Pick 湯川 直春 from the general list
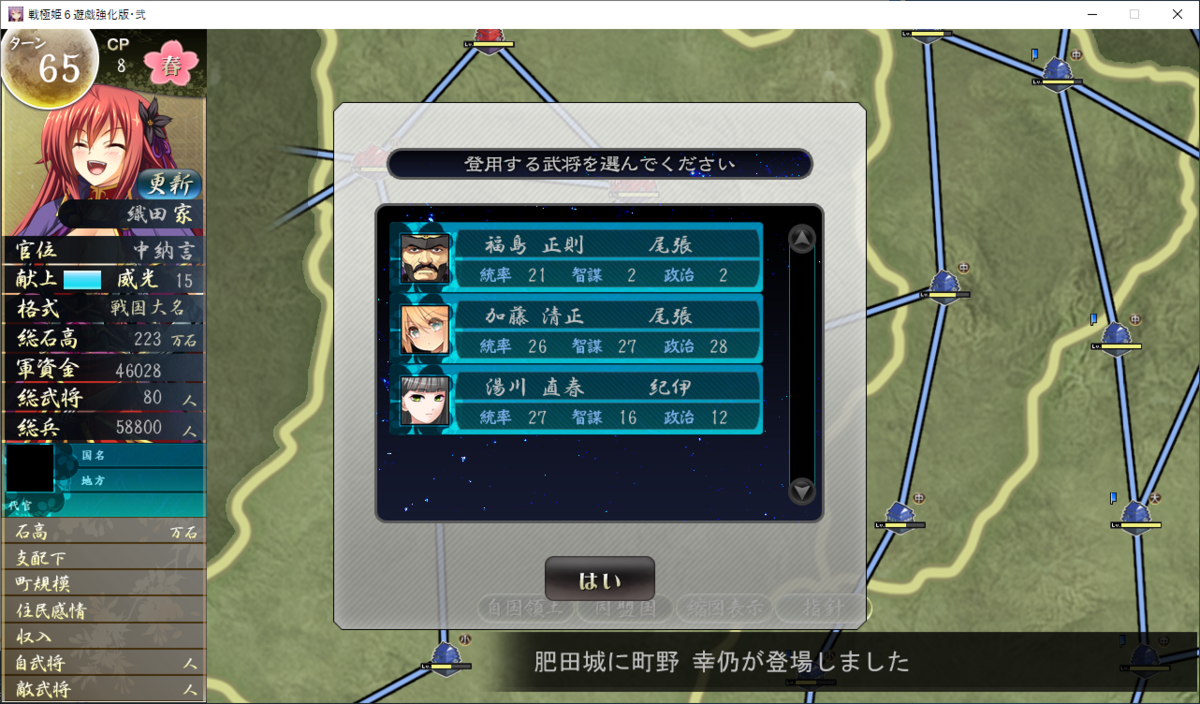The image size is (1200, 704). pos(577,401)
